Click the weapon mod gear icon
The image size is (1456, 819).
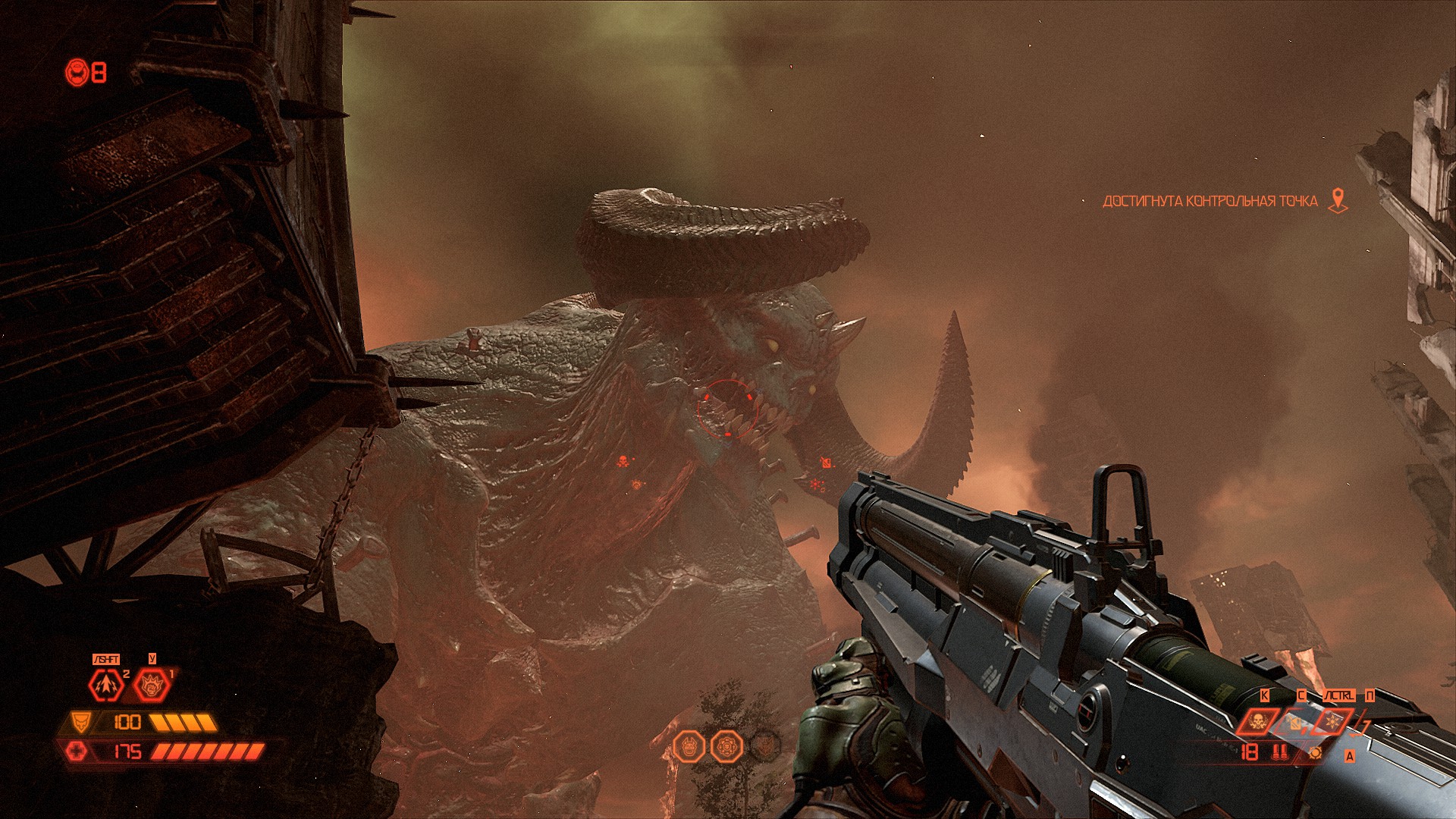(x=1316, y=752)
